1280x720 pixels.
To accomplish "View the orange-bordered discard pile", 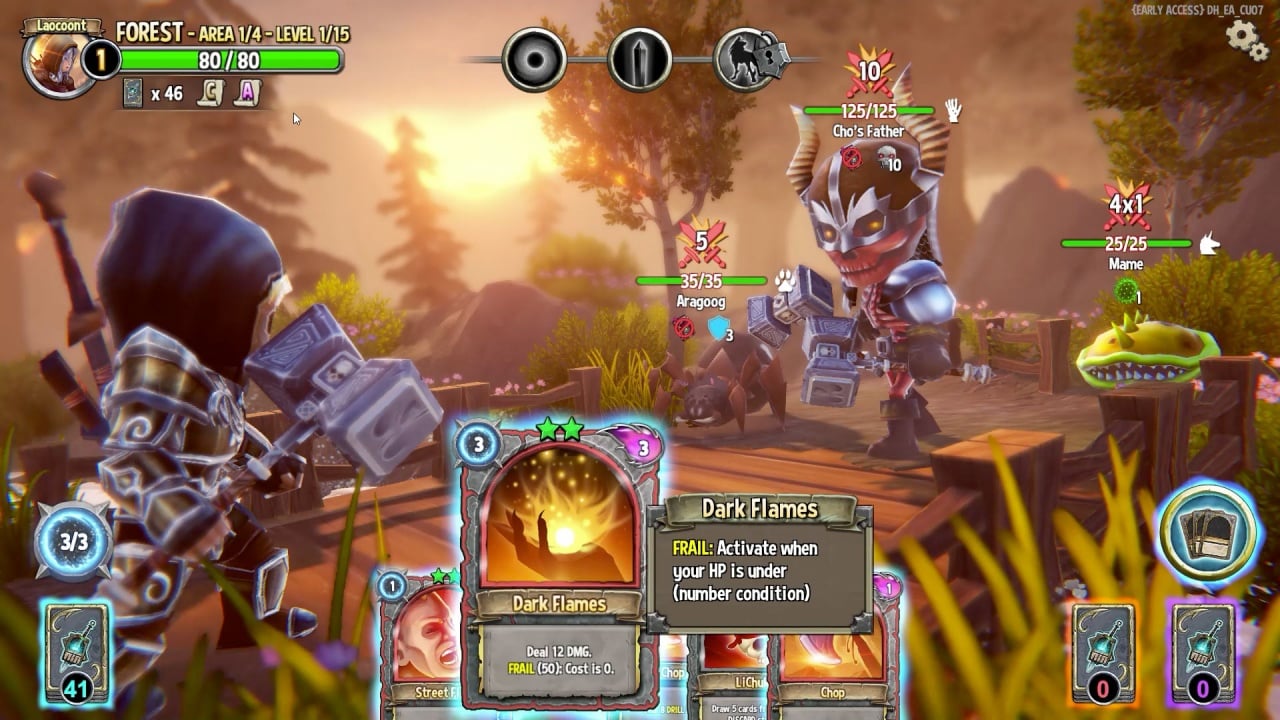I will pyautogui.click(x=1104, y=651).
